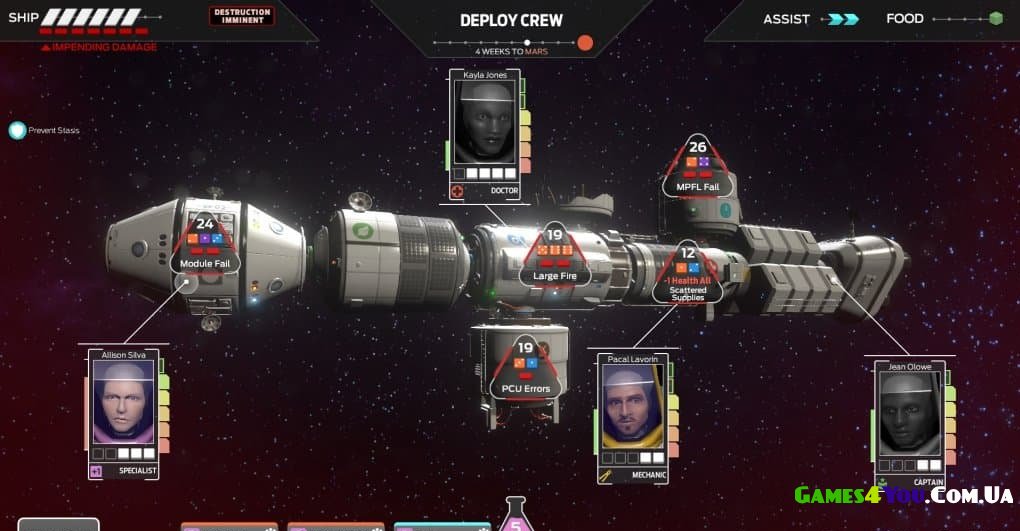This screenshot has width=1020, height=531.
Task: Open the PCU Errors event marker
Action: (x=525, y=368)
